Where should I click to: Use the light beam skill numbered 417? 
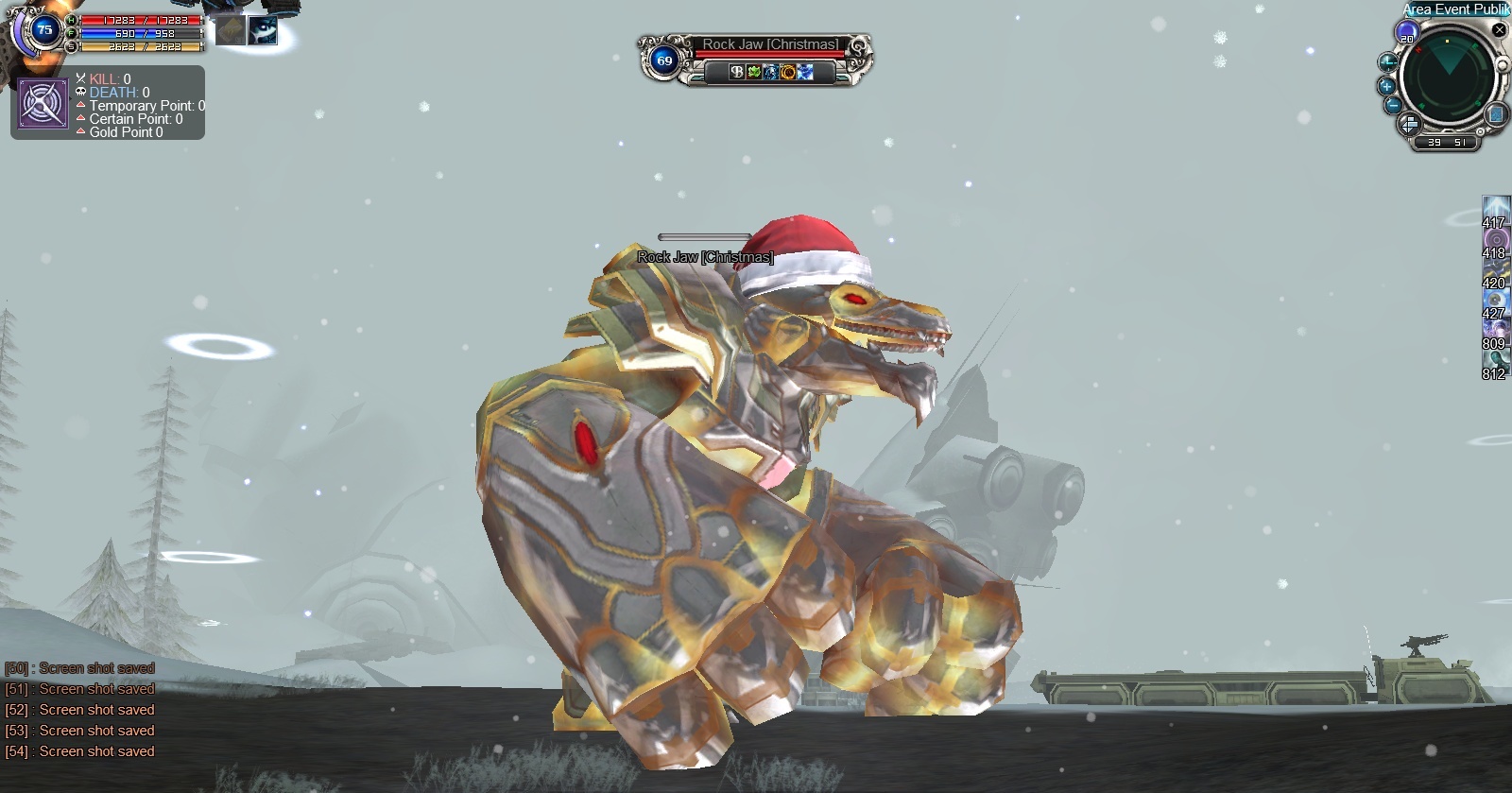[1495, 210]
